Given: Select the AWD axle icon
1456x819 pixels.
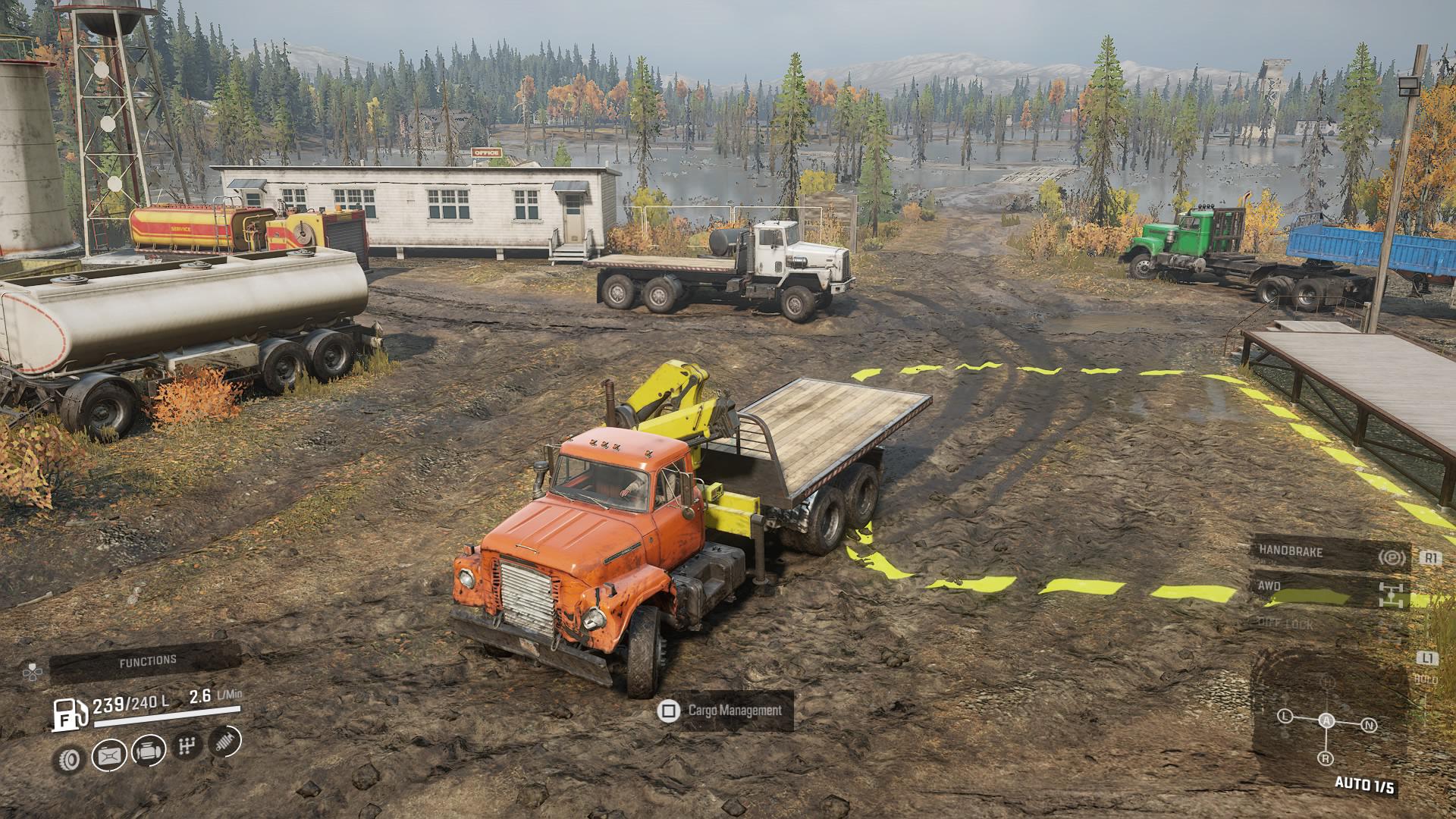Looking at the screenshot, I should [1391, 595].
